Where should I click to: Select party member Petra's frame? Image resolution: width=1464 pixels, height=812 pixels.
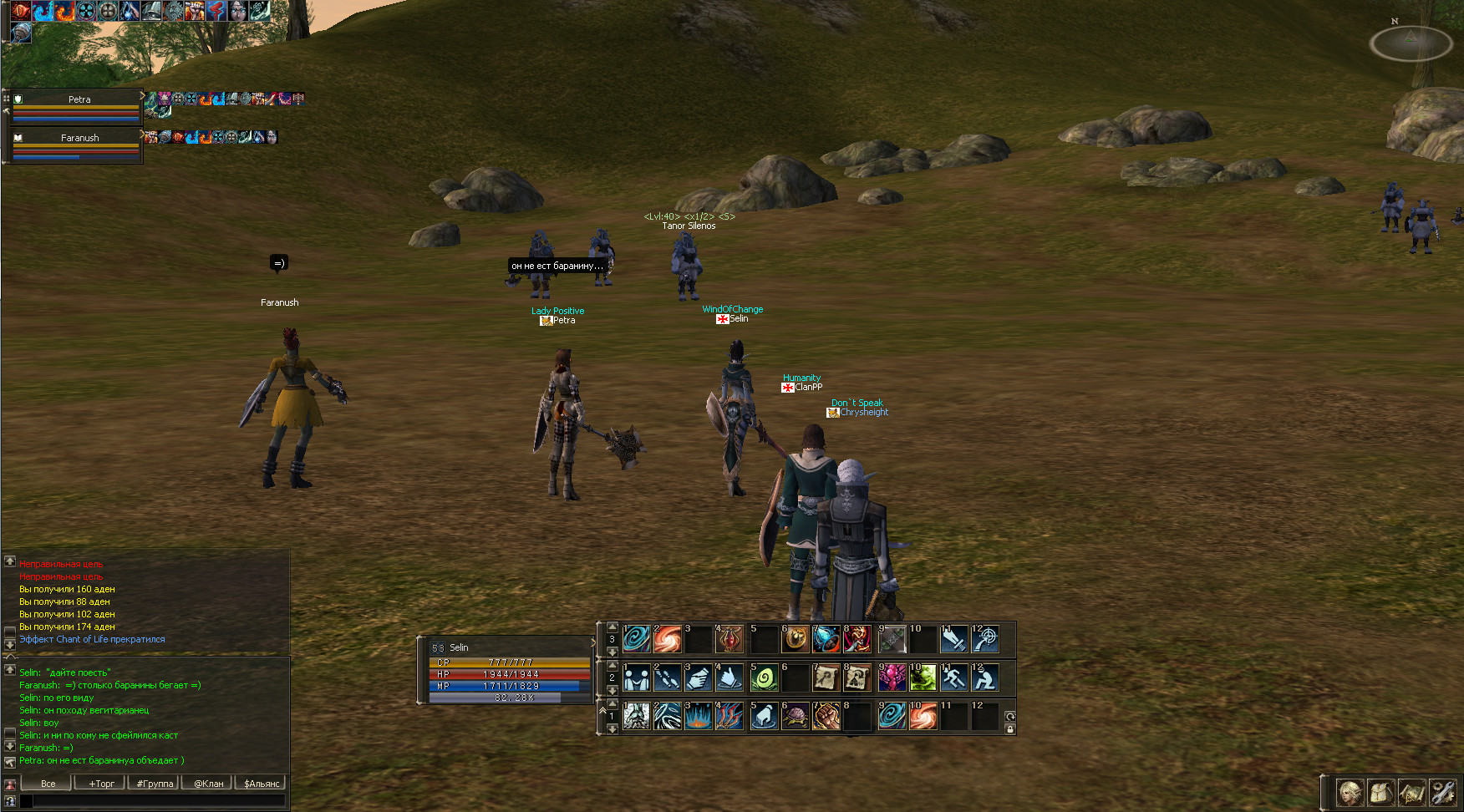[76, 107]
